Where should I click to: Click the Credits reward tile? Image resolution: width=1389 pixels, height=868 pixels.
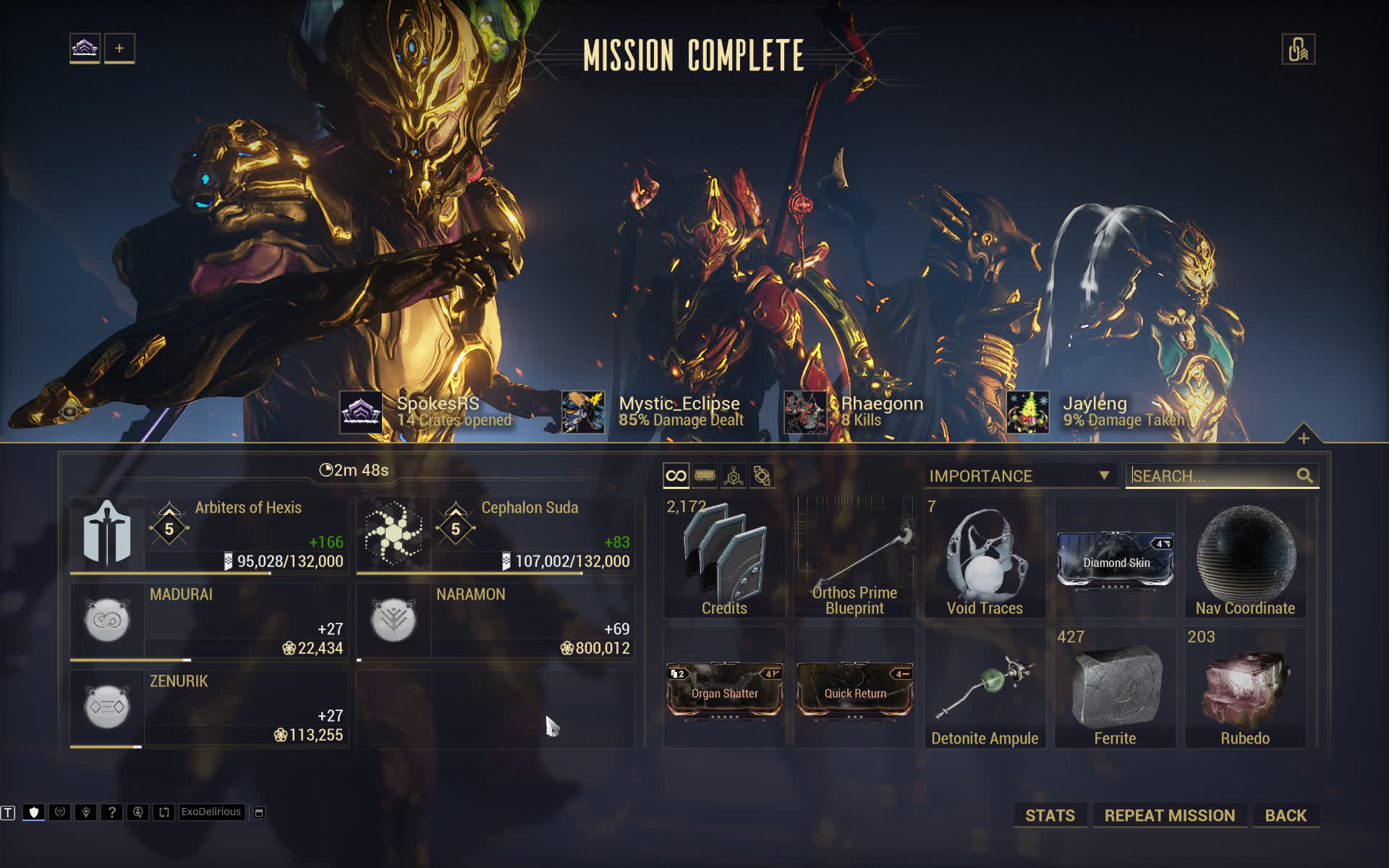[724, 557]
